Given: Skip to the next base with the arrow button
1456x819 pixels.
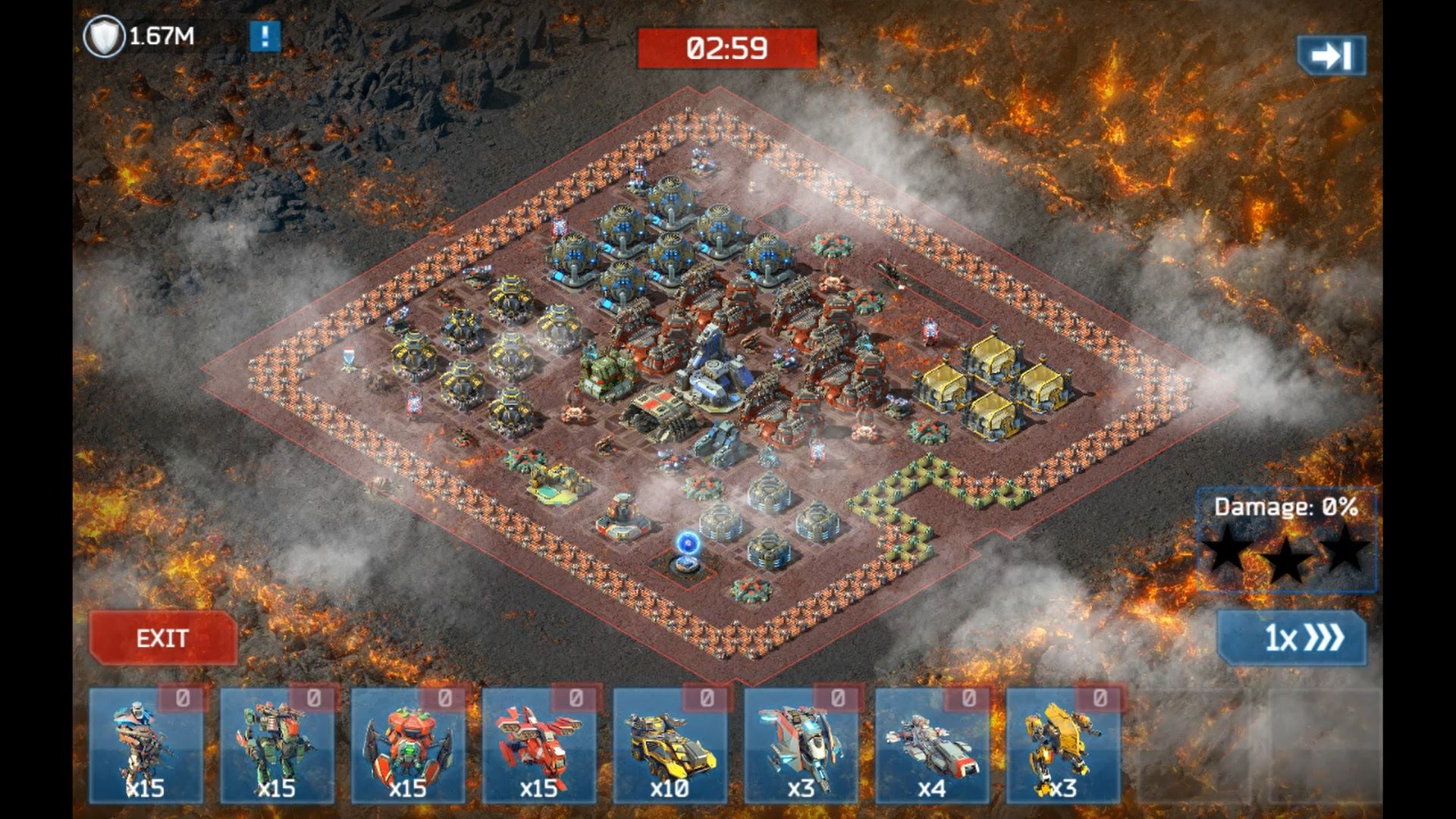Looking at the screenshot, I should point(1331,55).
